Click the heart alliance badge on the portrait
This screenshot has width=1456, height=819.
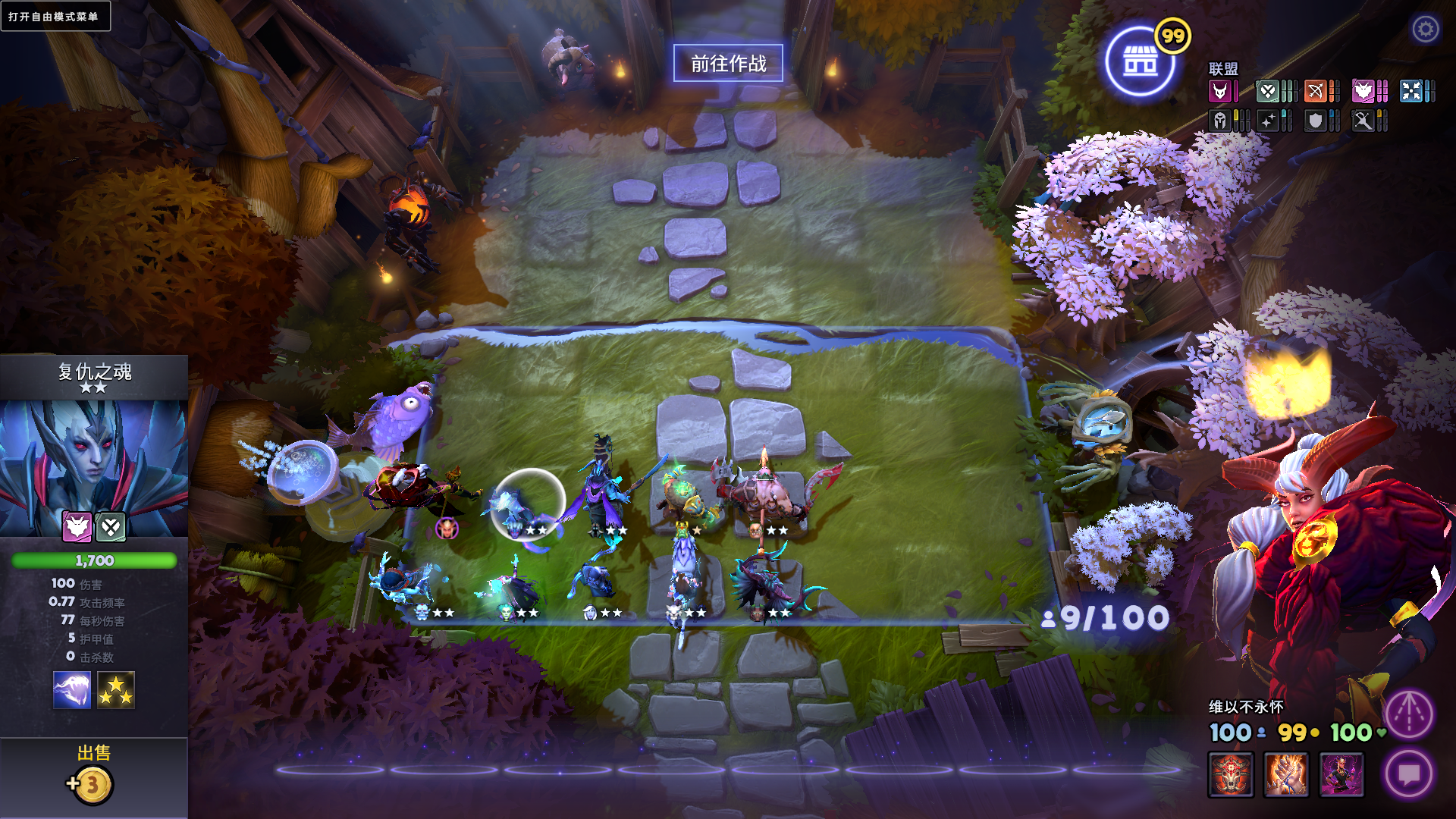coord(111,526)
